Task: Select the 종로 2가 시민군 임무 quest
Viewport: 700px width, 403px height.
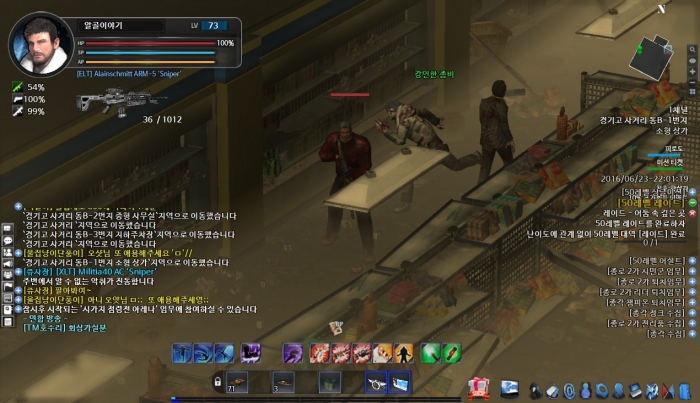Action: tap(648, 271)
